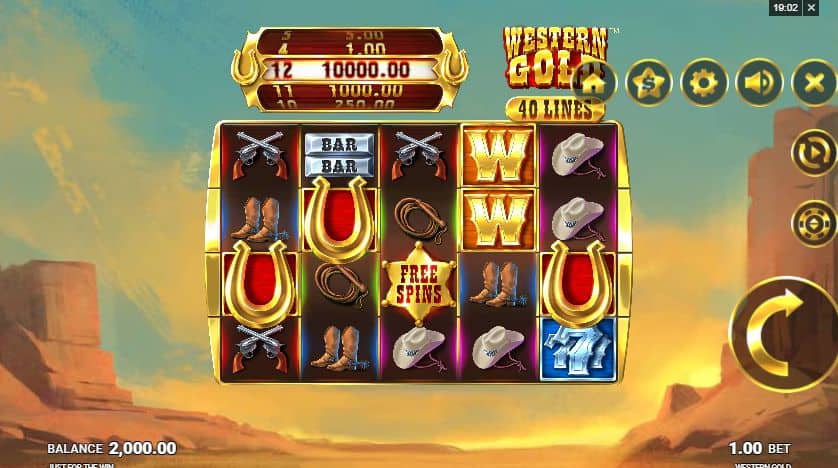This screenshot has height=468, width=838.
Task: Close the game with the X button
Action: 813,83
